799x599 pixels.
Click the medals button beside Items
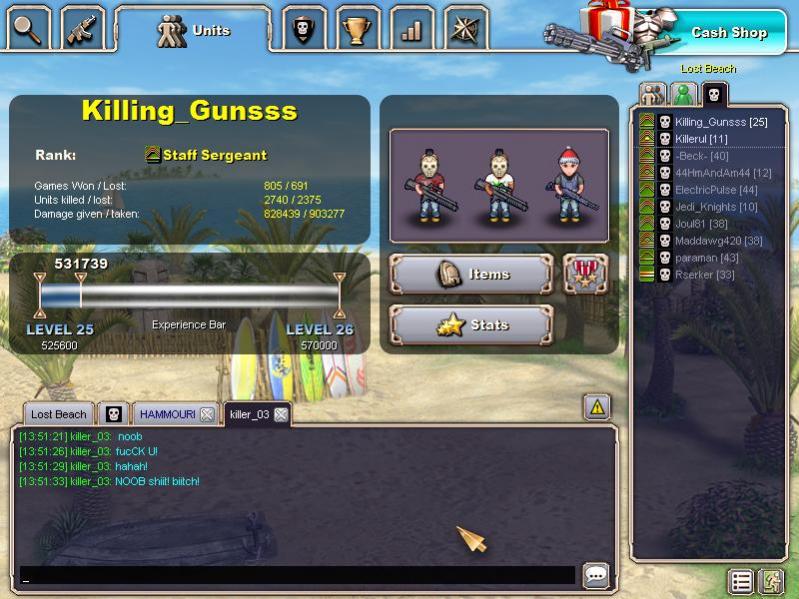pos(585,274)
